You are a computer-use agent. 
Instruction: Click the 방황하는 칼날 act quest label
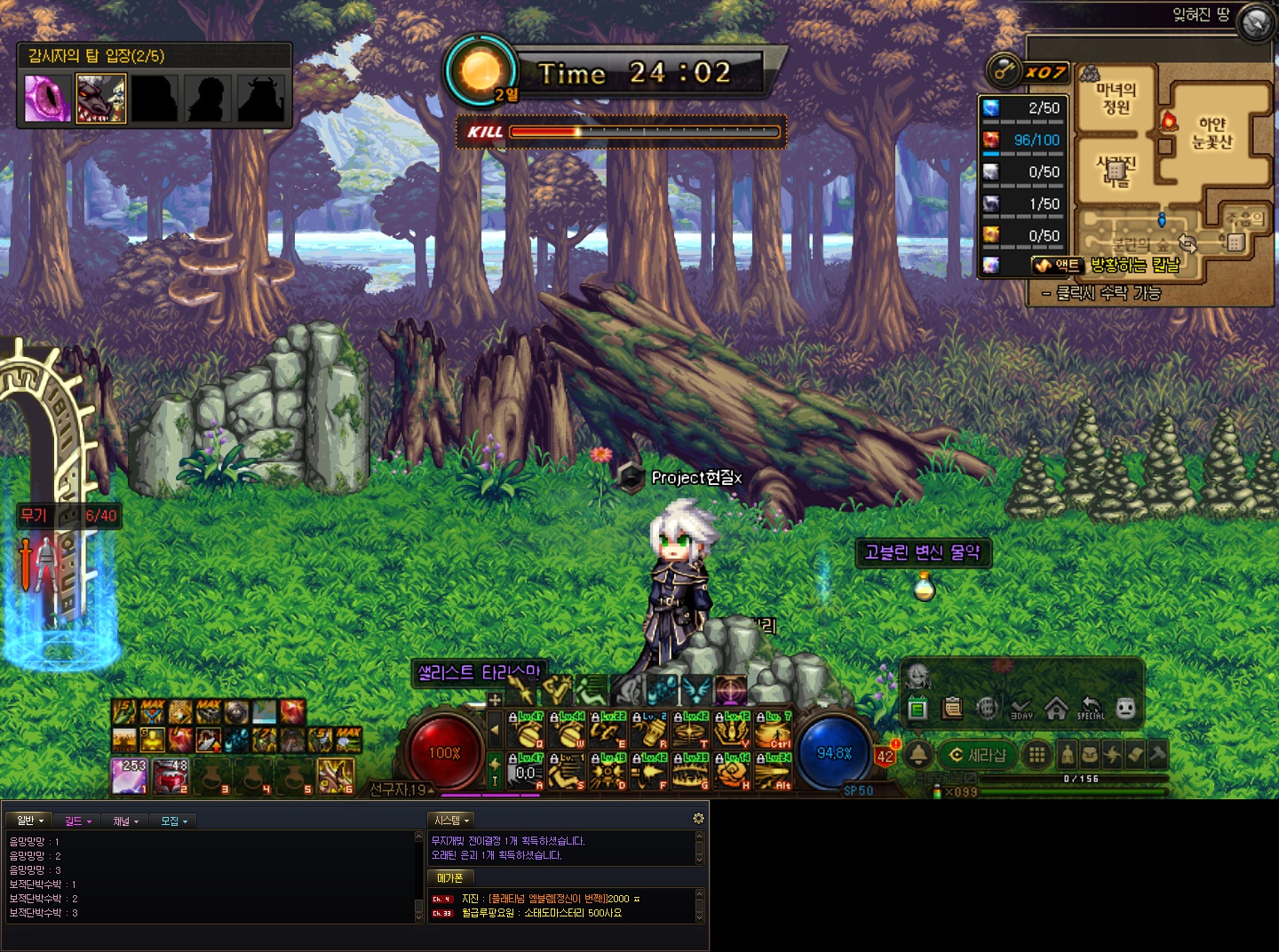coord(1134,265)
